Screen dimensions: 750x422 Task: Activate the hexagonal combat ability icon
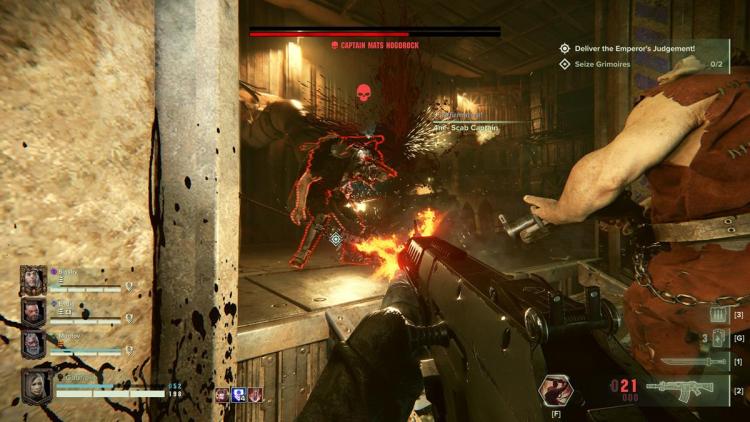[x=554, y=389]
